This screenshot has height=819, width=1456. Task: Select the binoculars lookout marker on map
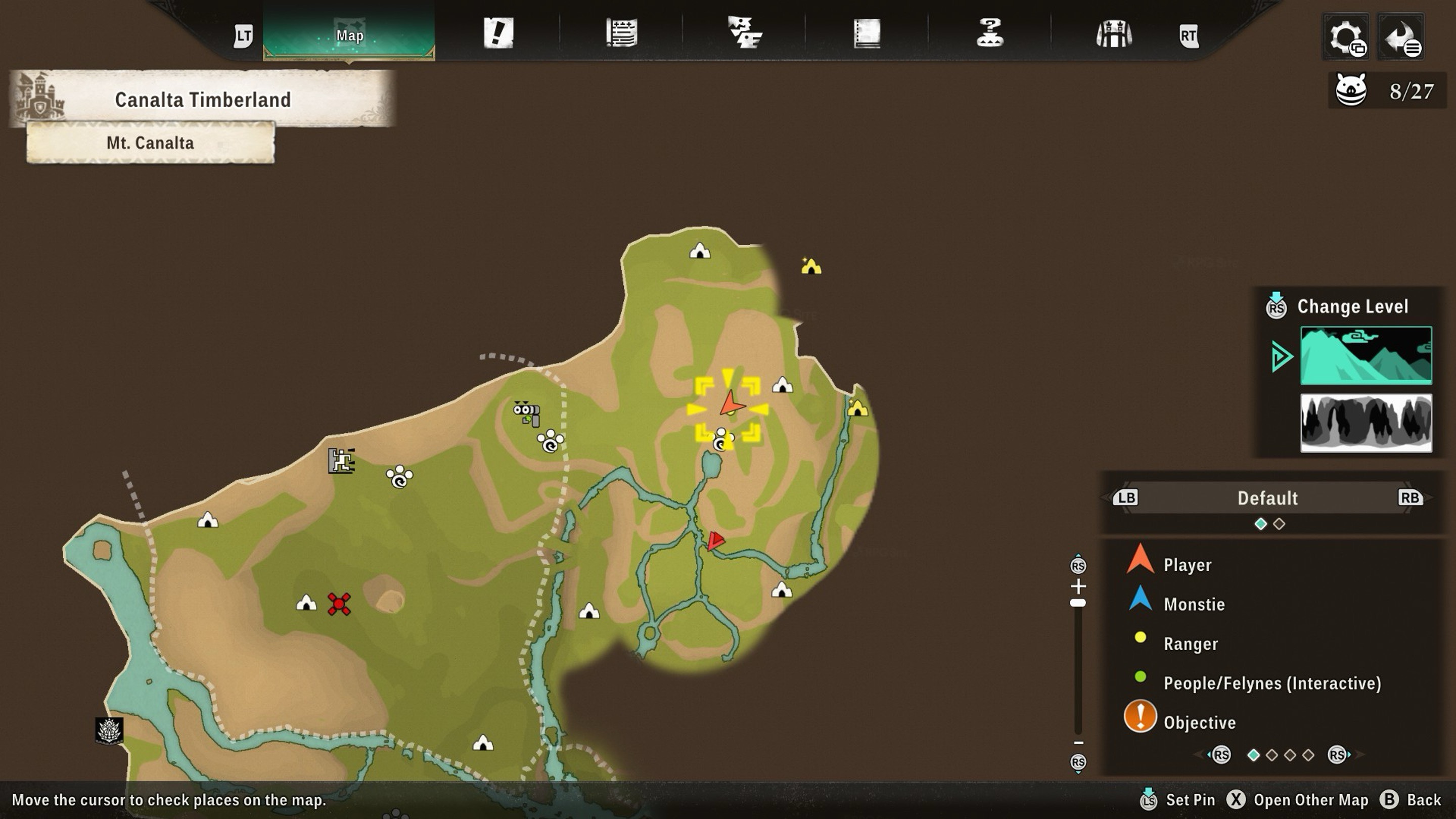(x=526, y=413)
